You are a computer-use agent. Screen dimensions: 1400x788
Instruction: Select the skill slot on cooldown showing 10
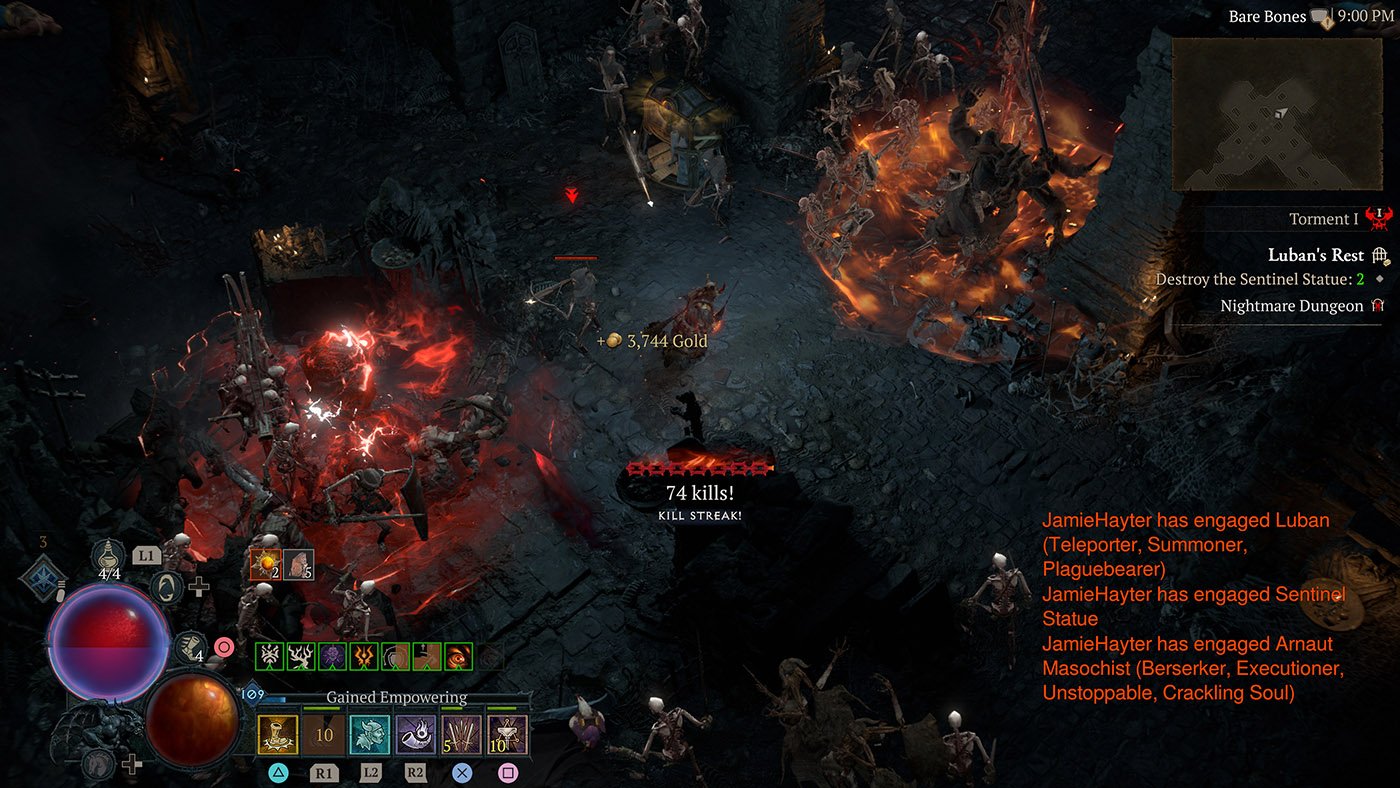(x=323, y=733)
